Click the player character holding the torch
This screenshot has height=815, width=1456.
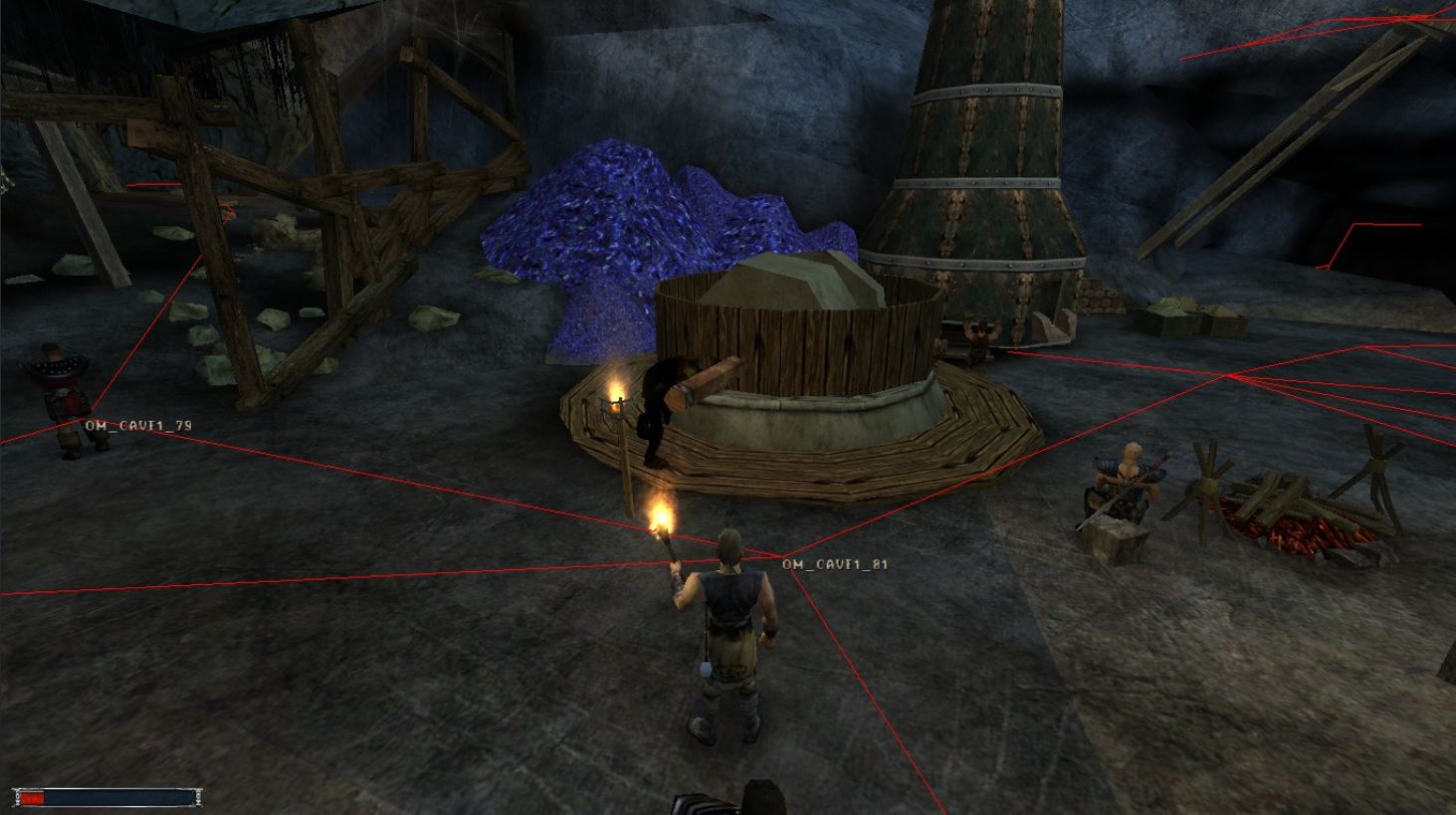point(729,627)
